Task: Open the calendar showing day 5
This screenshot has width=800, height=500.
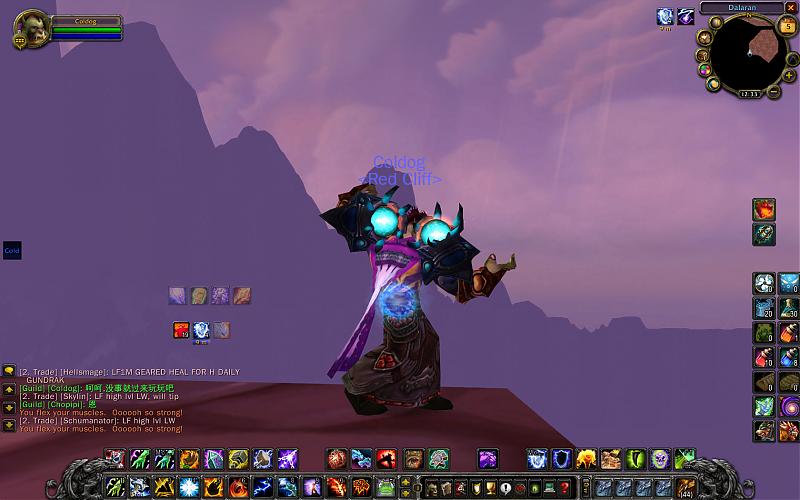Action: [x=787, y=26]
